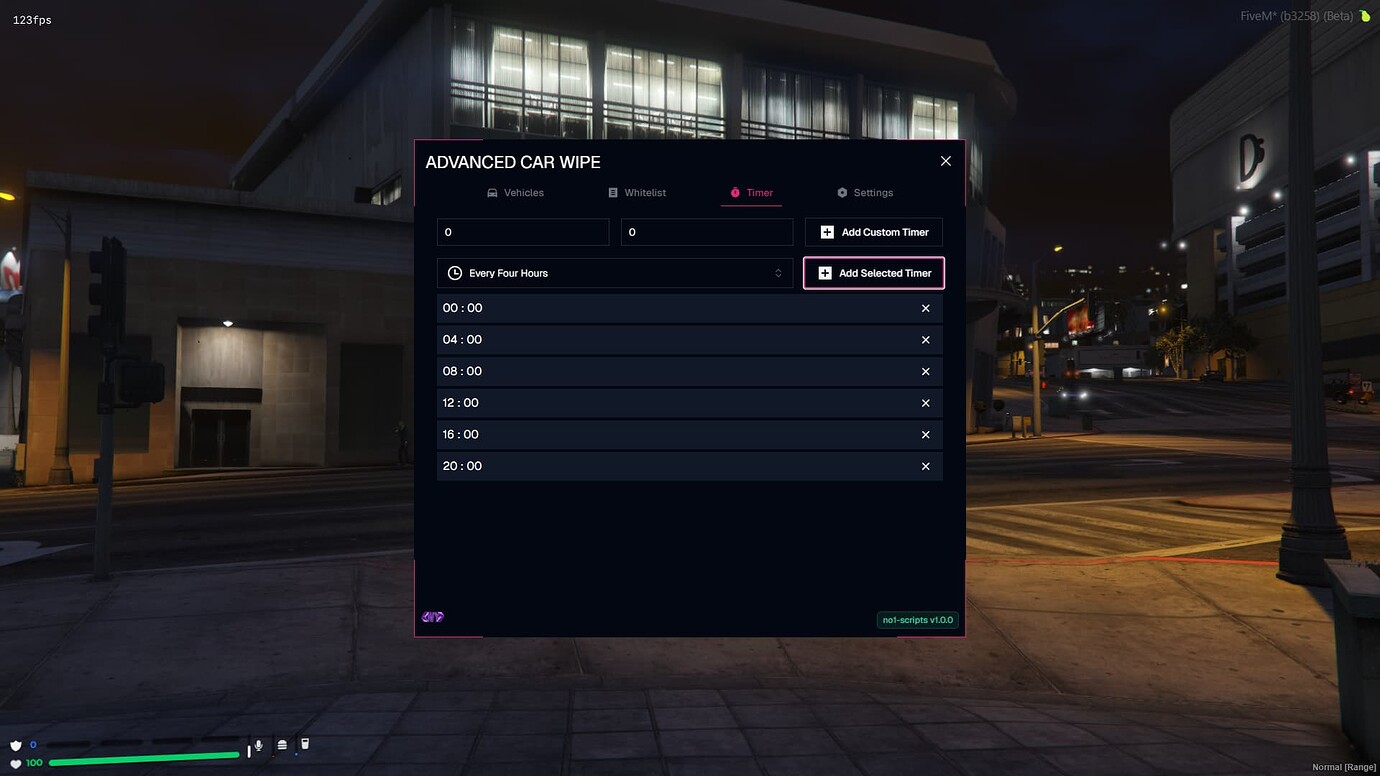Click the car icon on the Vehicles tab
The width and height of the screenshot is (1380, 776).
point(491,192)
